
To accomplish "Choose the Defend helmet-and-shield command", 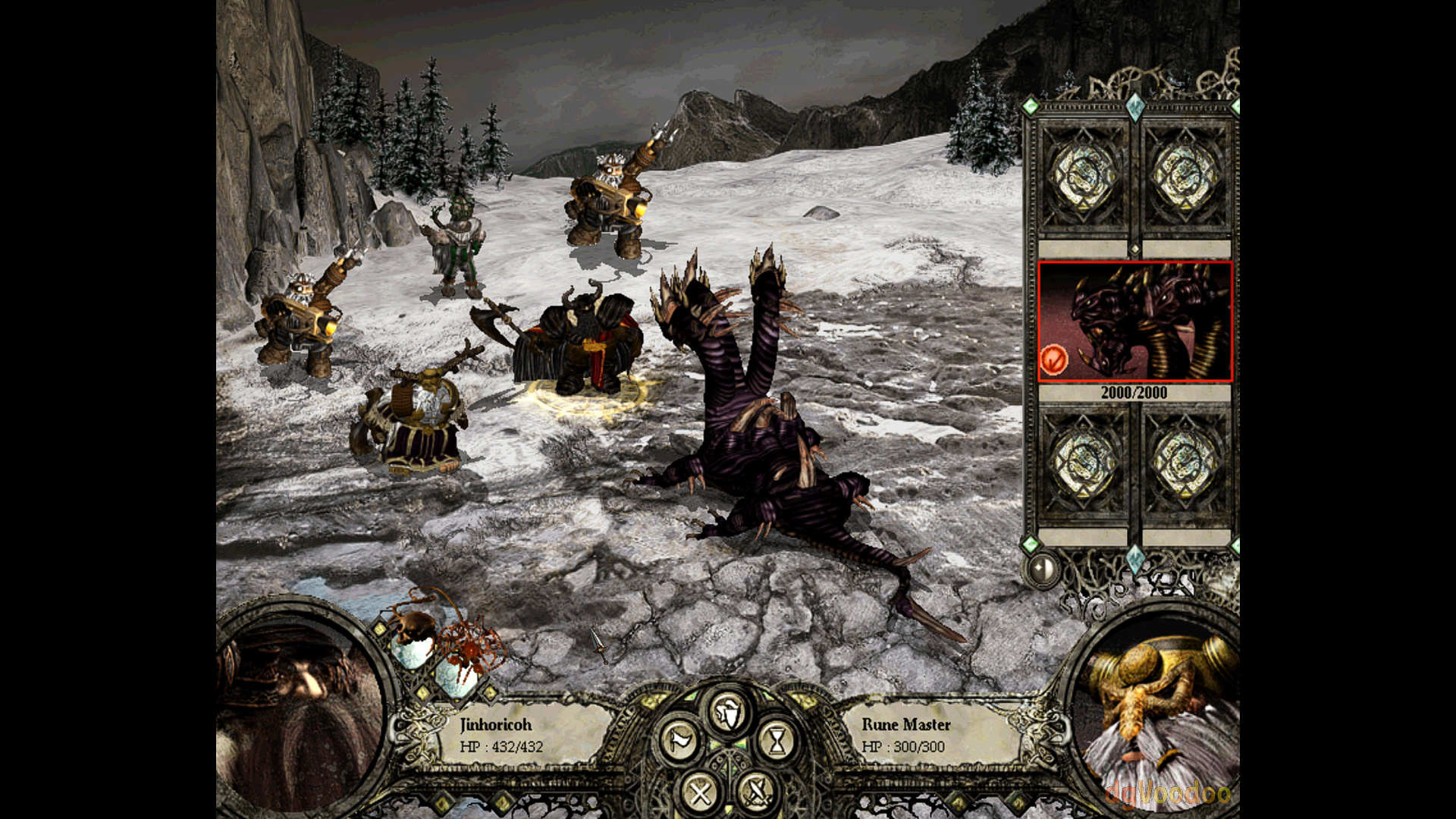I will [x=728, y=711].
